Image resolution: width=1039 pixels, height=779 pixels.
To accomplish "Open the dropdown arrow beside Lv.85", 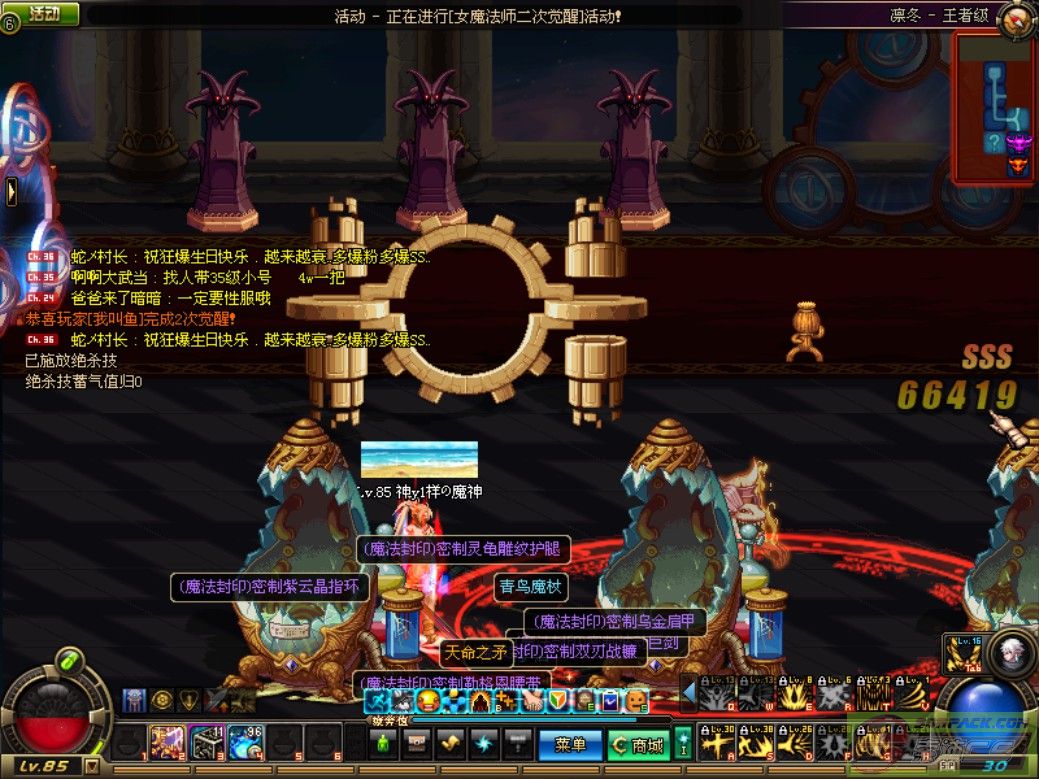I will coord(92,767).
